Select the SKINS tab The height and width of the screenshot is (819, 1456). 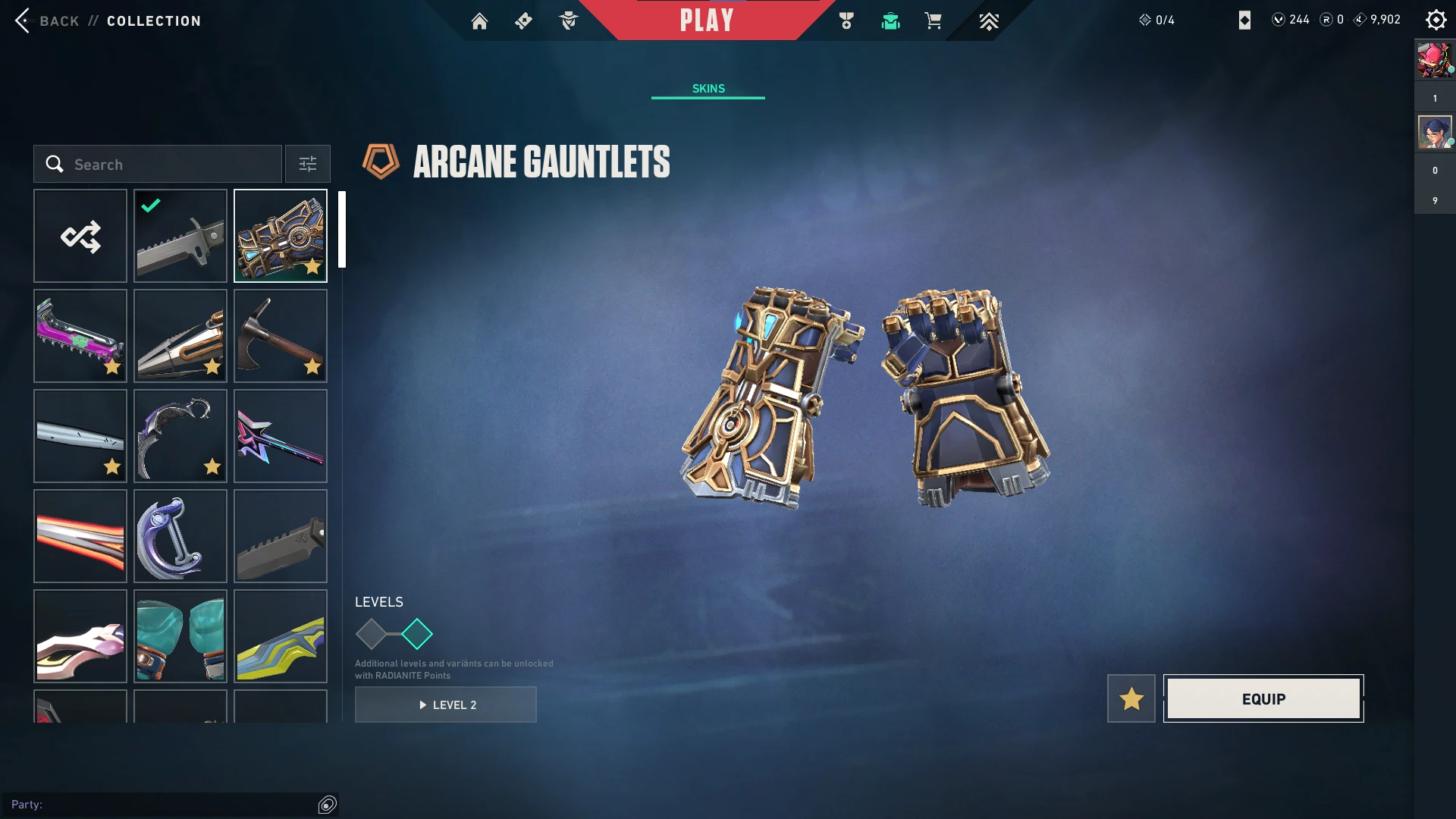pos(708,89)
